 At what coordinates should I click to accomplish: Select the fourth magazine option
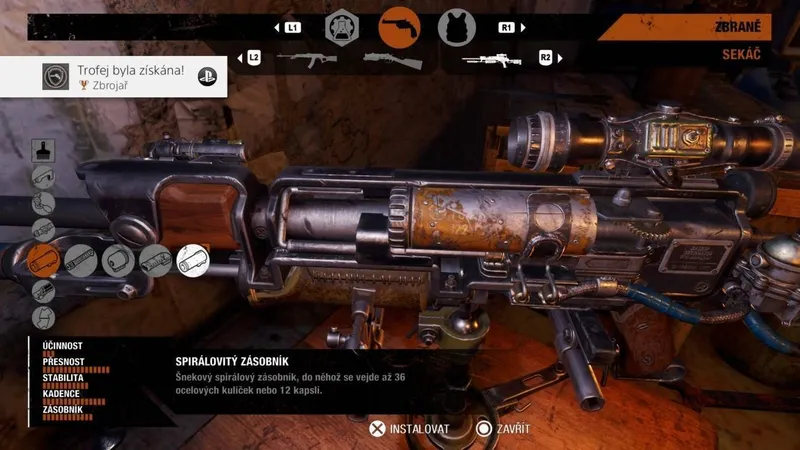155,261
